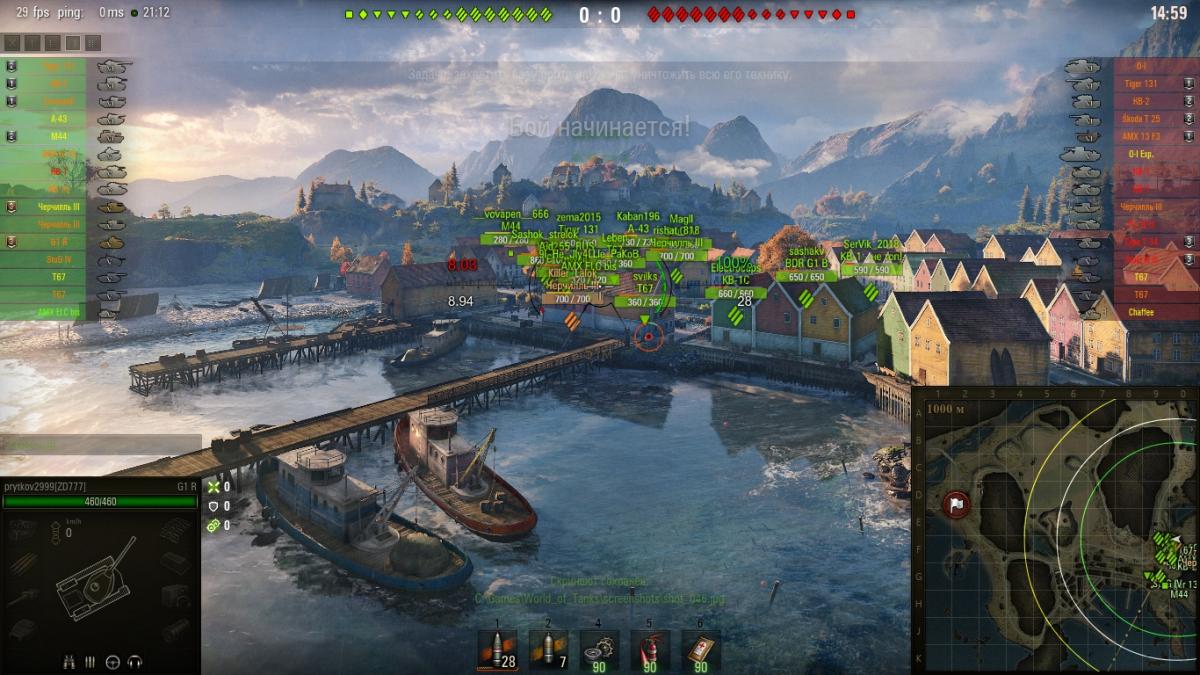Image resolution: width=1200 pixels, height=675 pixels.
Task: Use the first aid kit consumable
Action: (x=700, y=649)
